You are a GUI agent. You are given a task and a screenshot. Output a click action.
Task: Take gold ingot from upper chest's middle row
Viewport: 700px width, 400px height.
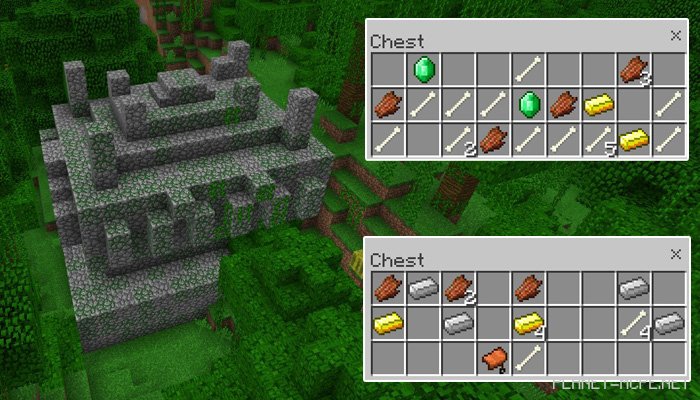[597, 104]
